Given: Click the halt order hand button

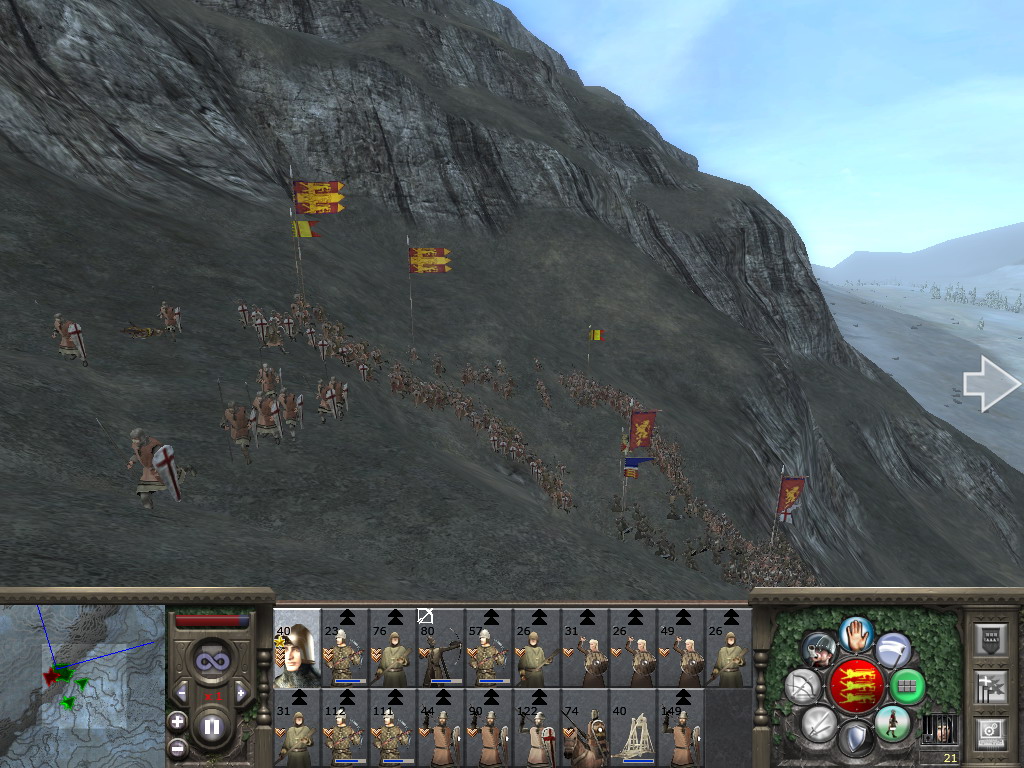Looking at the screenshot, I should [856, 633].
